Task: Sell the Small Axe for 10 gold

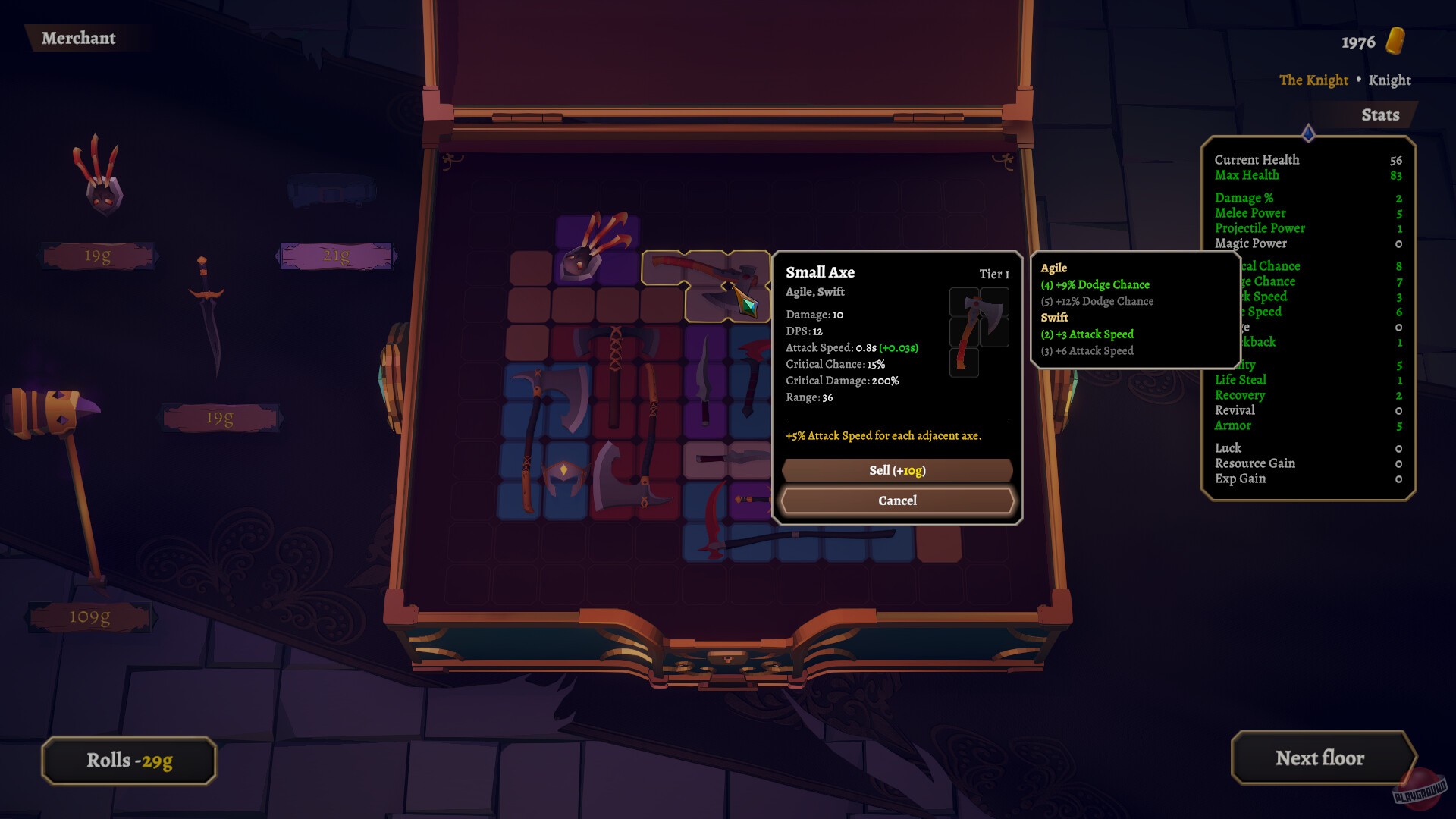Action: coord(896,470)
